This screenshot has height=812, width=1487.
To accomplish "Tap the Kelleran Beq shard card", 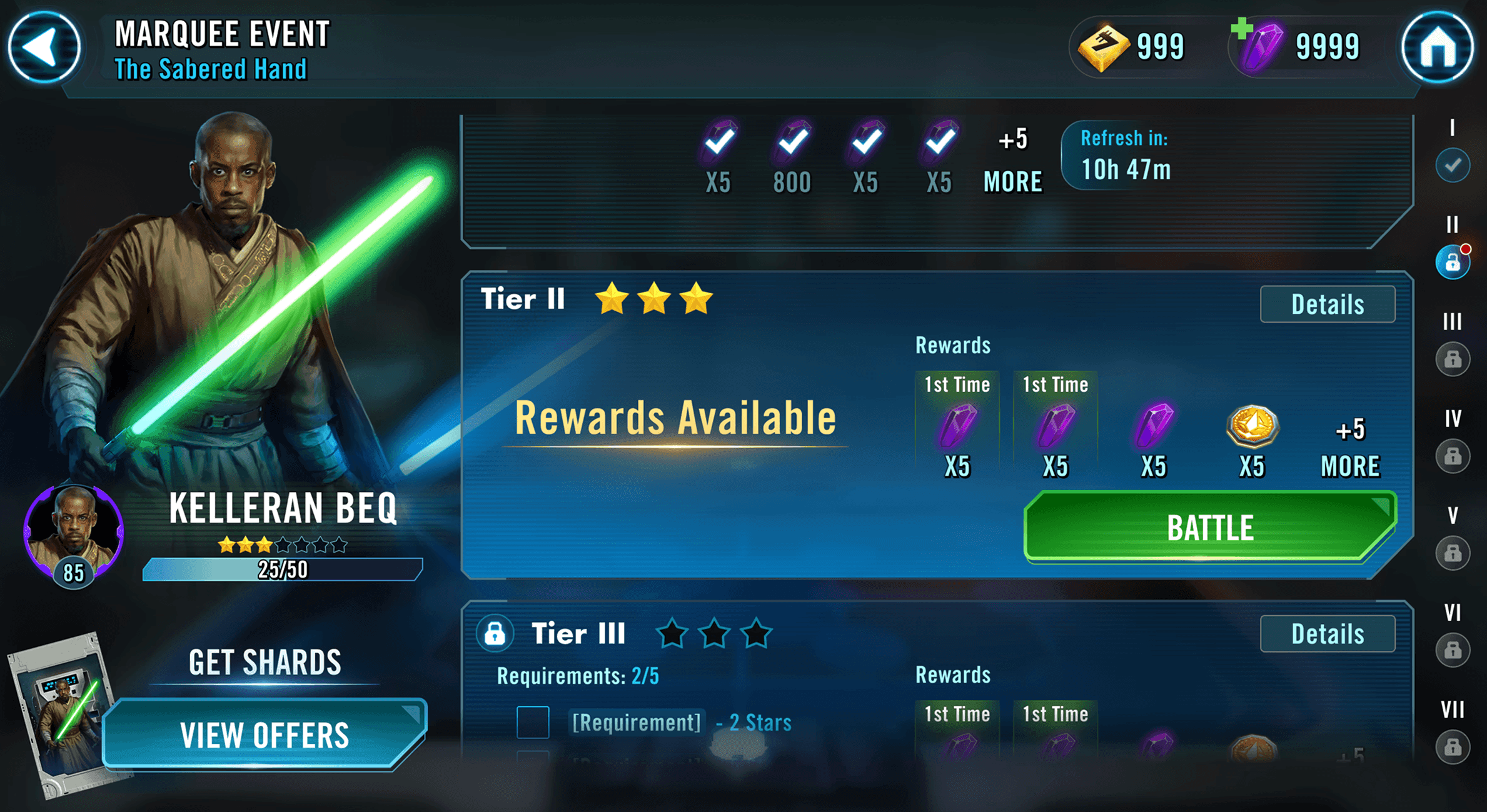I will pyautogui.click(x=59, y=713).
